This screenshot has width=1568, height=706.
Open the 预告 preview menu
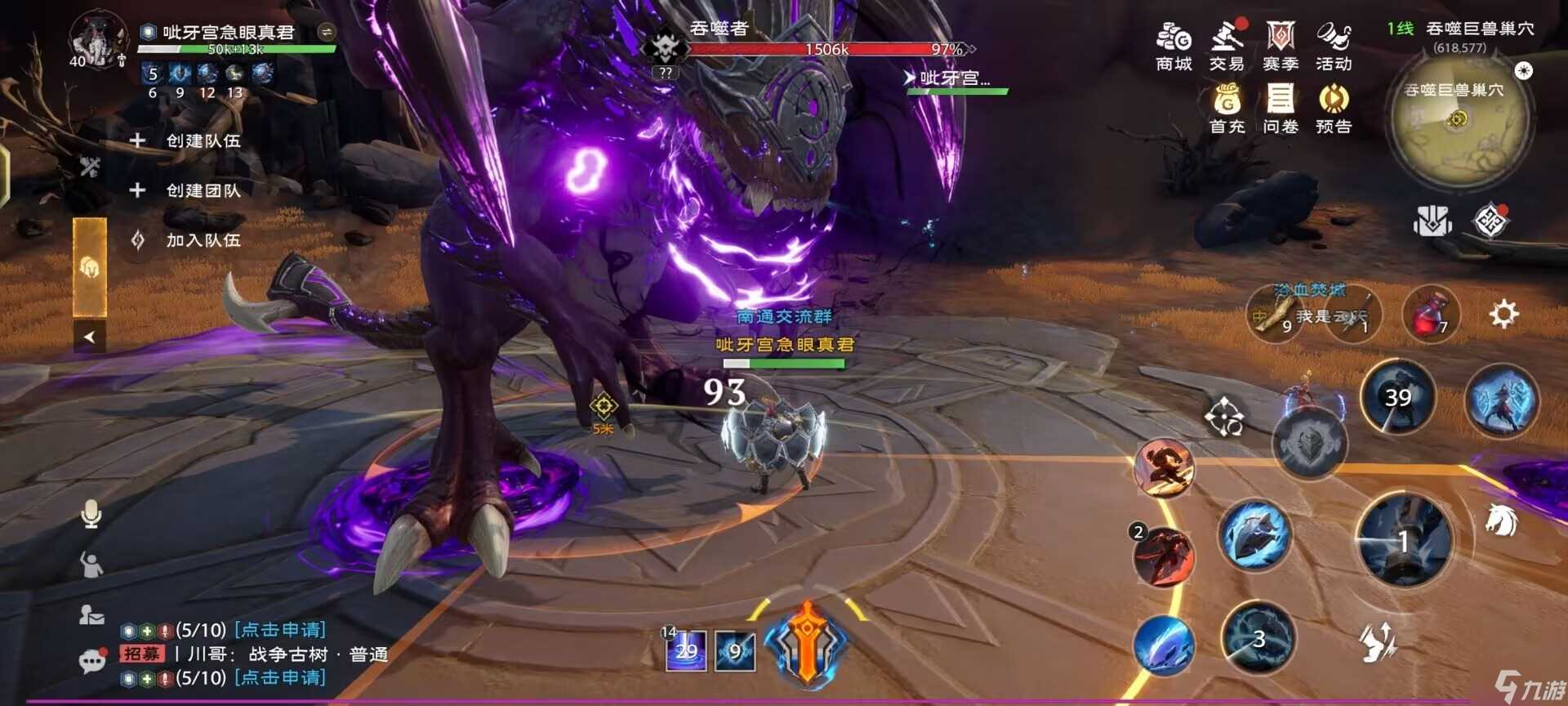(x=1333, y=109)
